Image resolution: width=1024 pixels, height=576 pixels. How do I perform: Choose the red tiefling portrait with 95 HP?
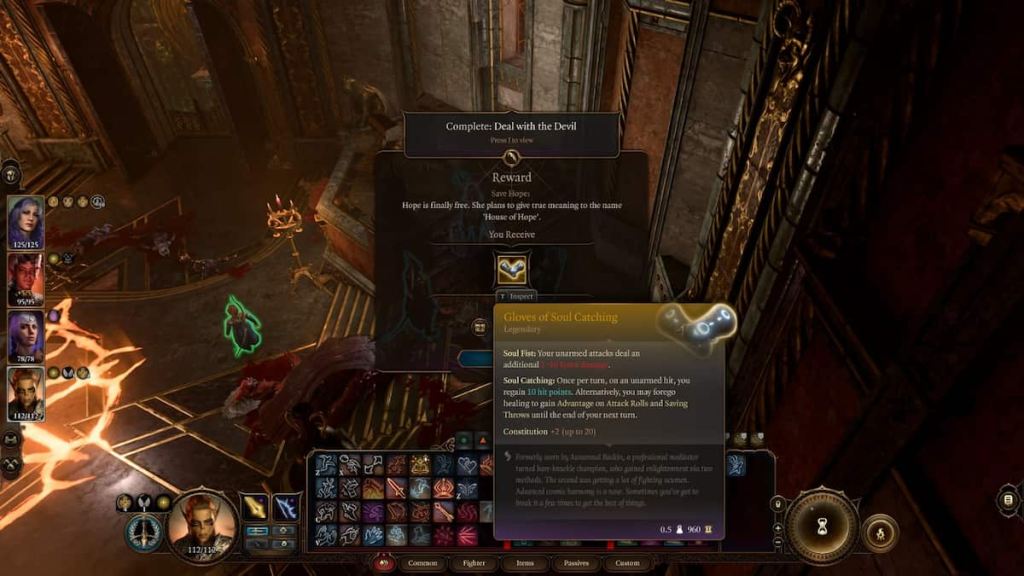[26, 277]
